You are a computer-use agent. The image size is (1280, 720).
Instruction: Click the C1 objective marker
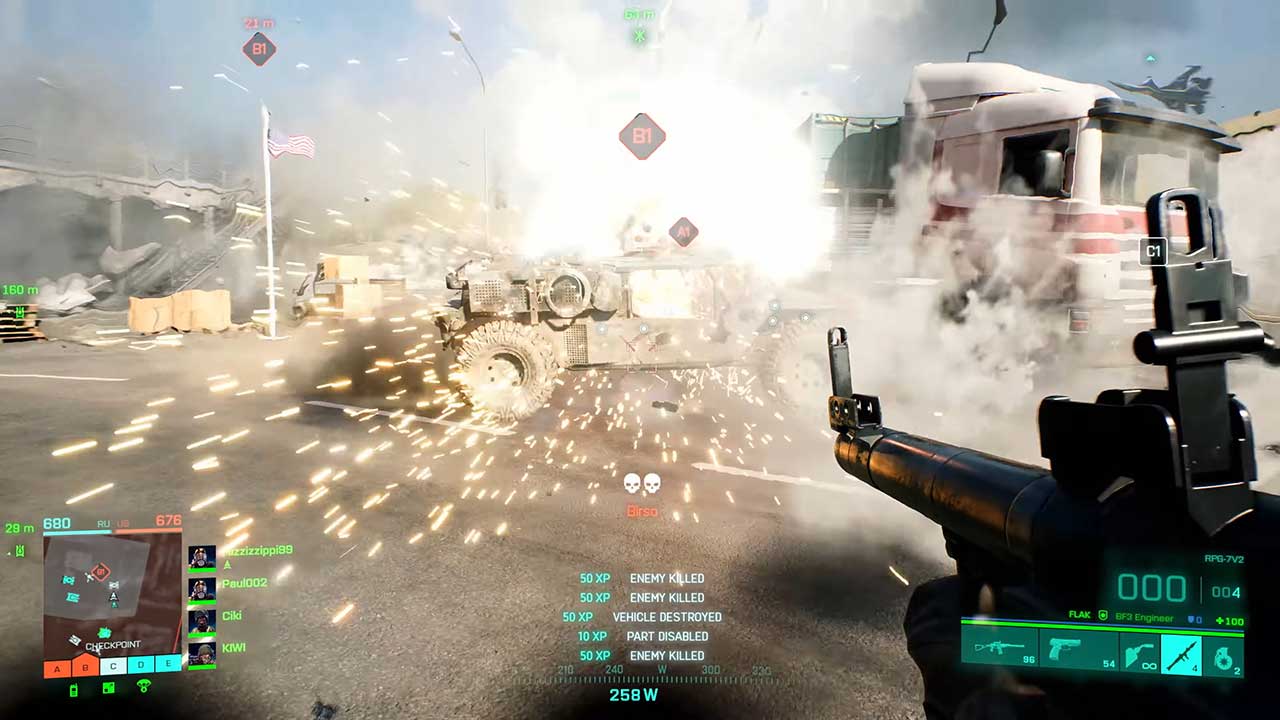(x=1153, y=251)
